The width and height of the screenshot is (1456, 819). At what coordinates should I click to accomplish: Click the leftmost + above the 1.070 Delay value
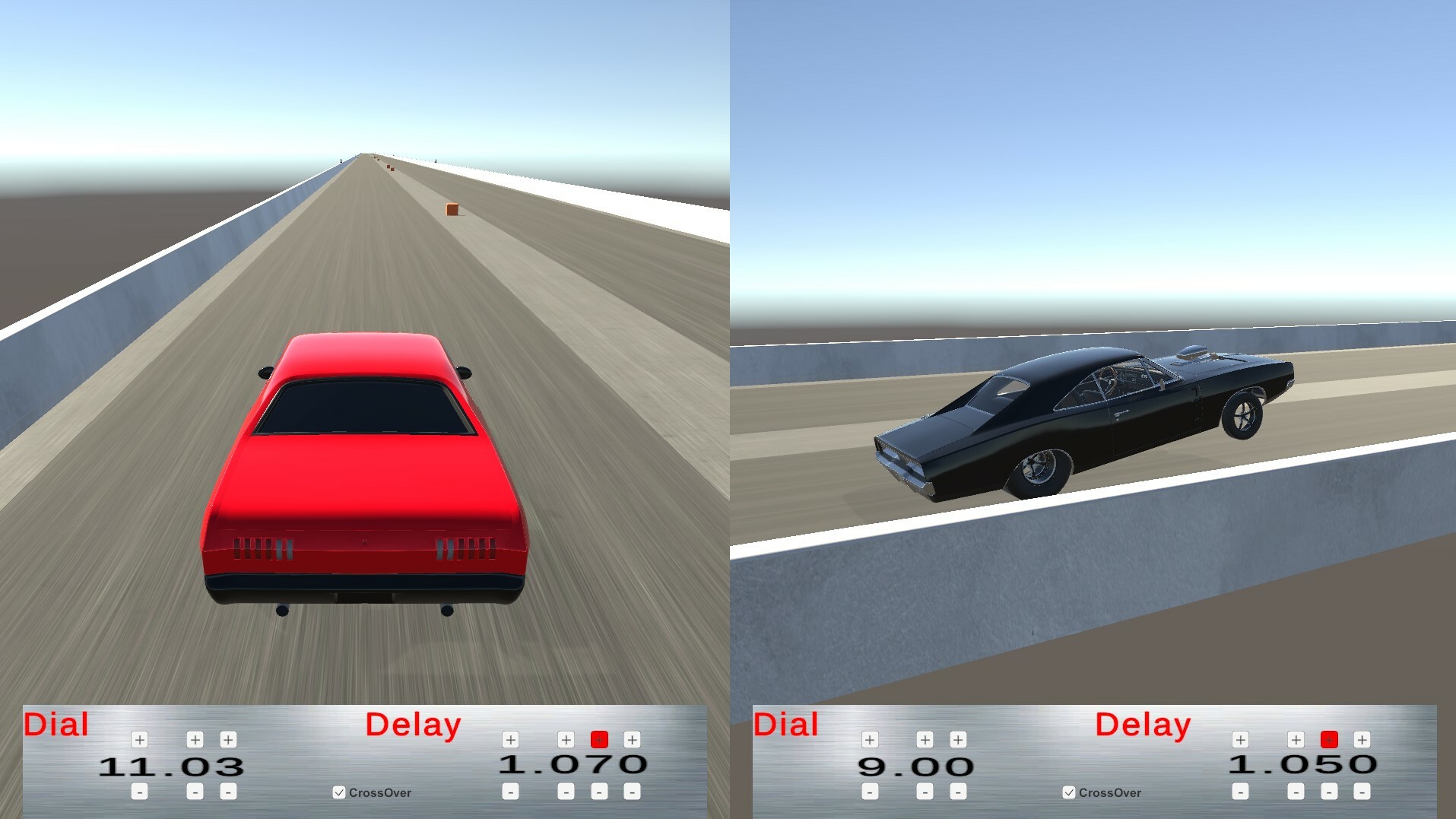(509, 738)
